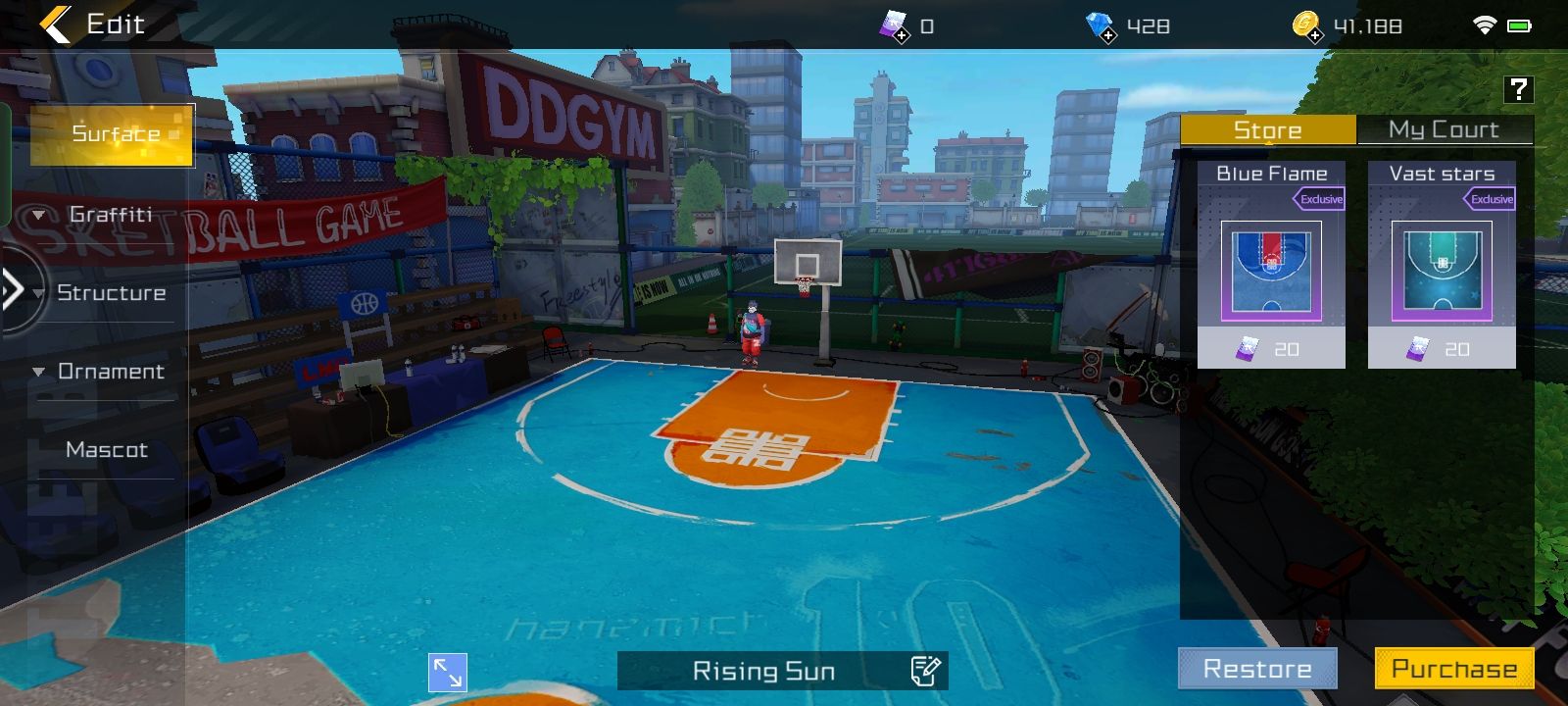This screenshot has height=706, width=1568.
Task: Open help with the question mark icon
Action: (1518, 89)
